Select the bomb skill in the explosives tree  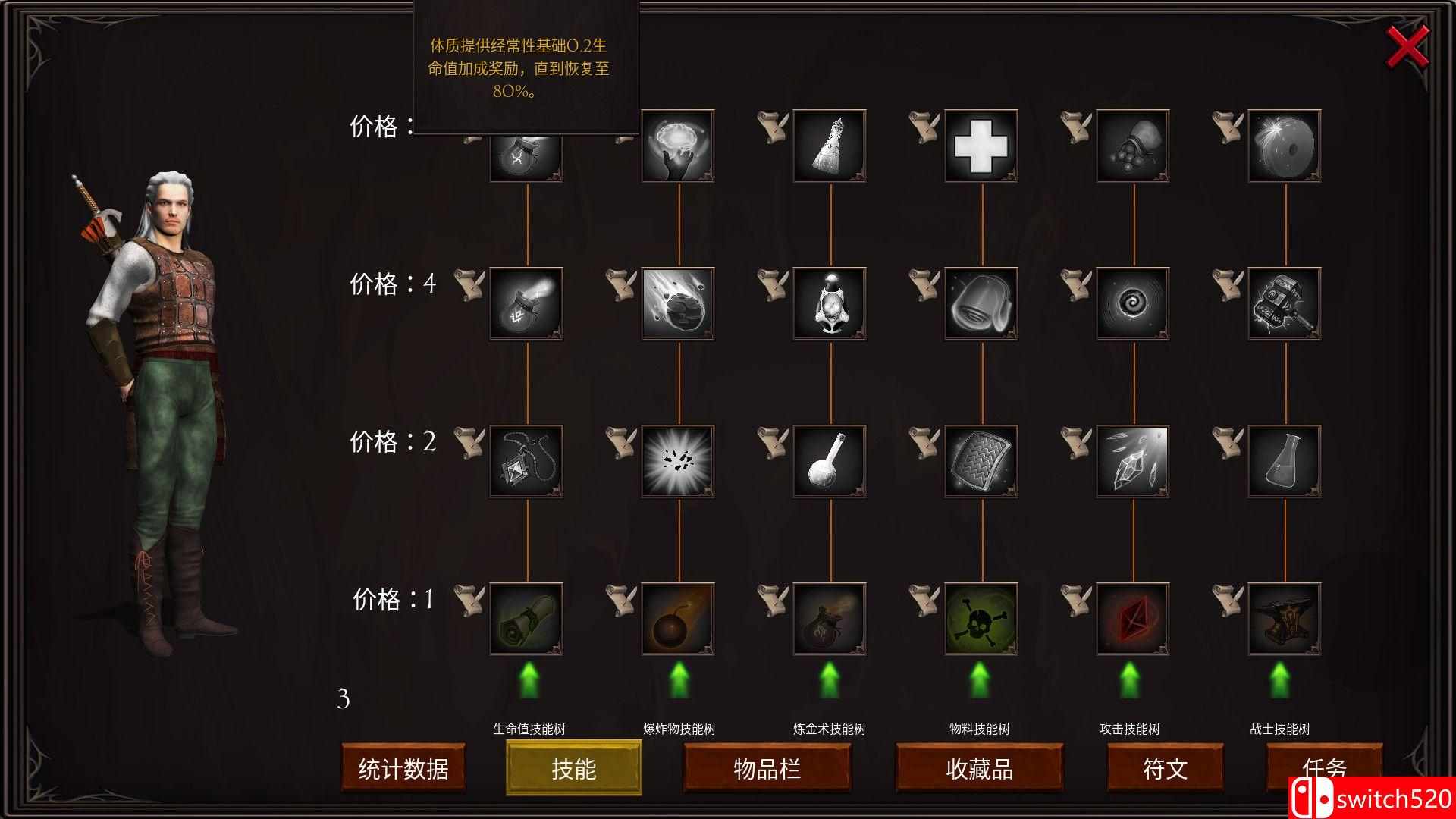click(677, 618)
